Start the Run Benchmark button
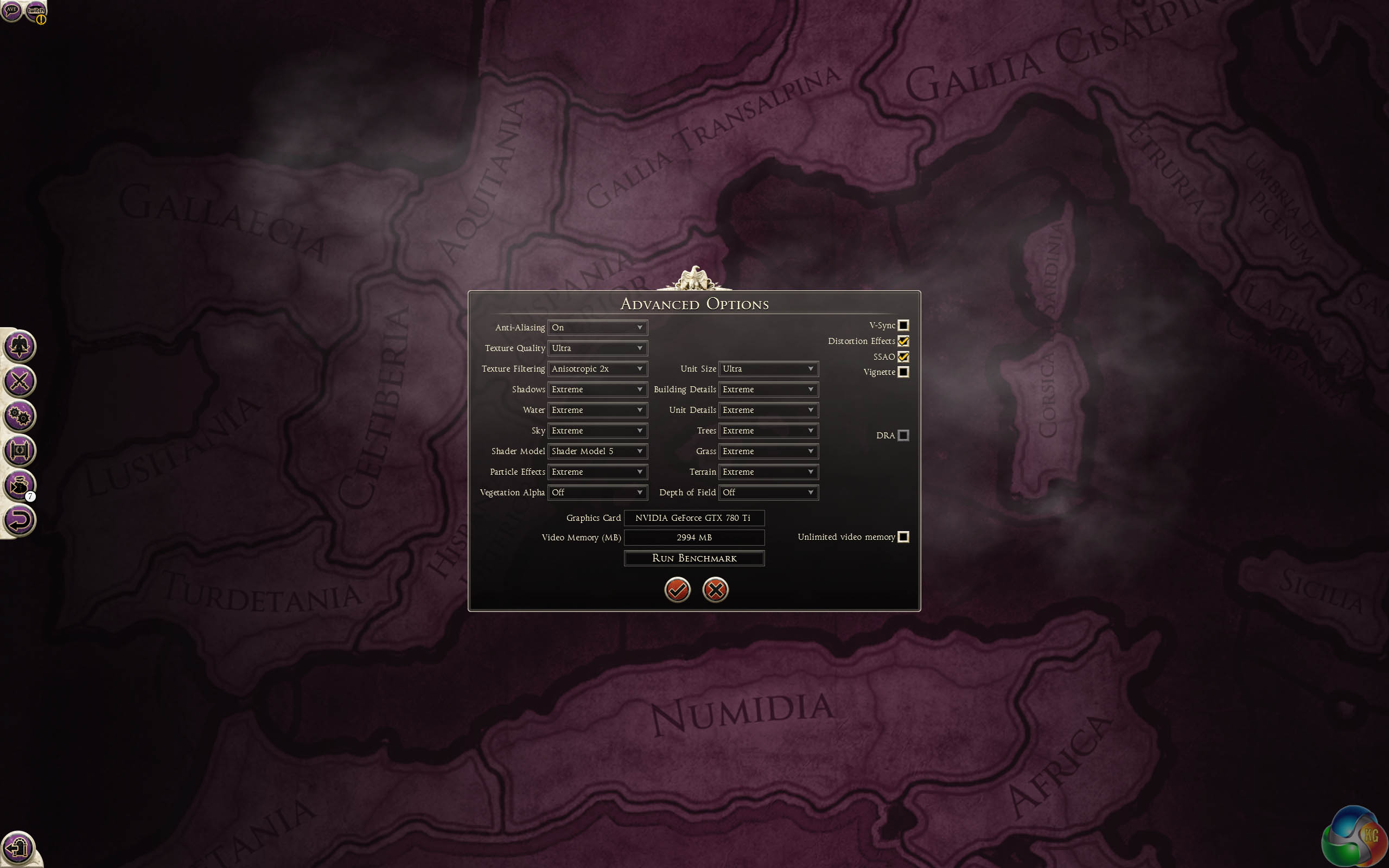 tap(694, 558)
